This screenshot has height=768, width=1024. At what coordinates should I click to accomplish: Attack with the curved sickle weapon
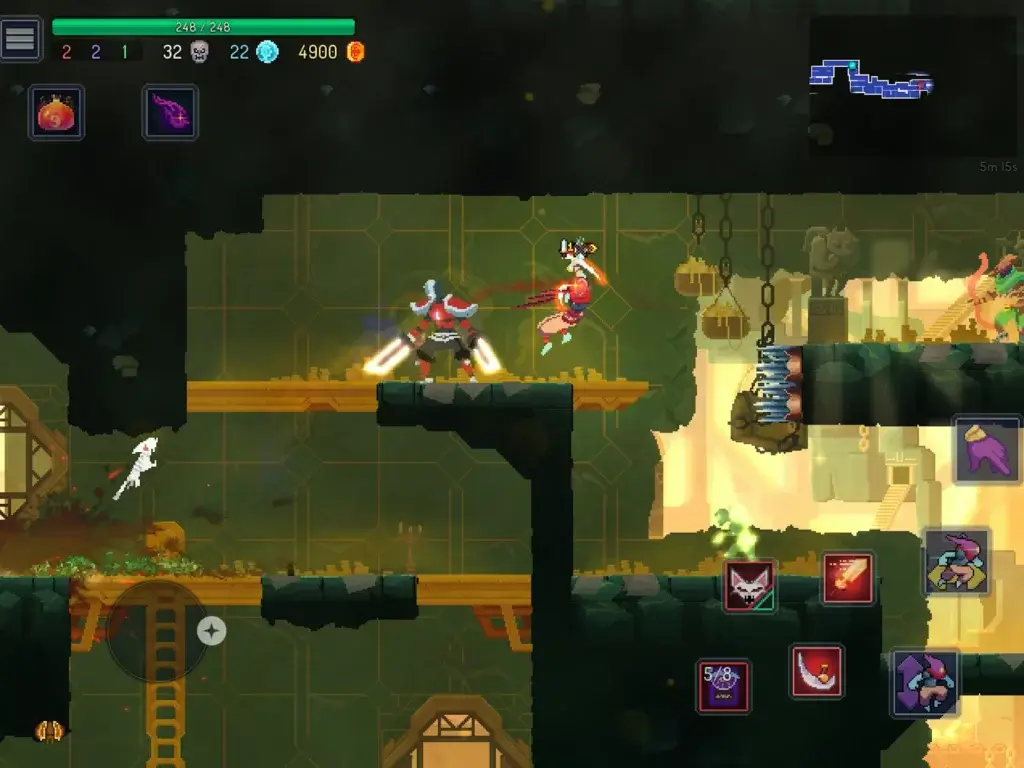tap(817, 671)
